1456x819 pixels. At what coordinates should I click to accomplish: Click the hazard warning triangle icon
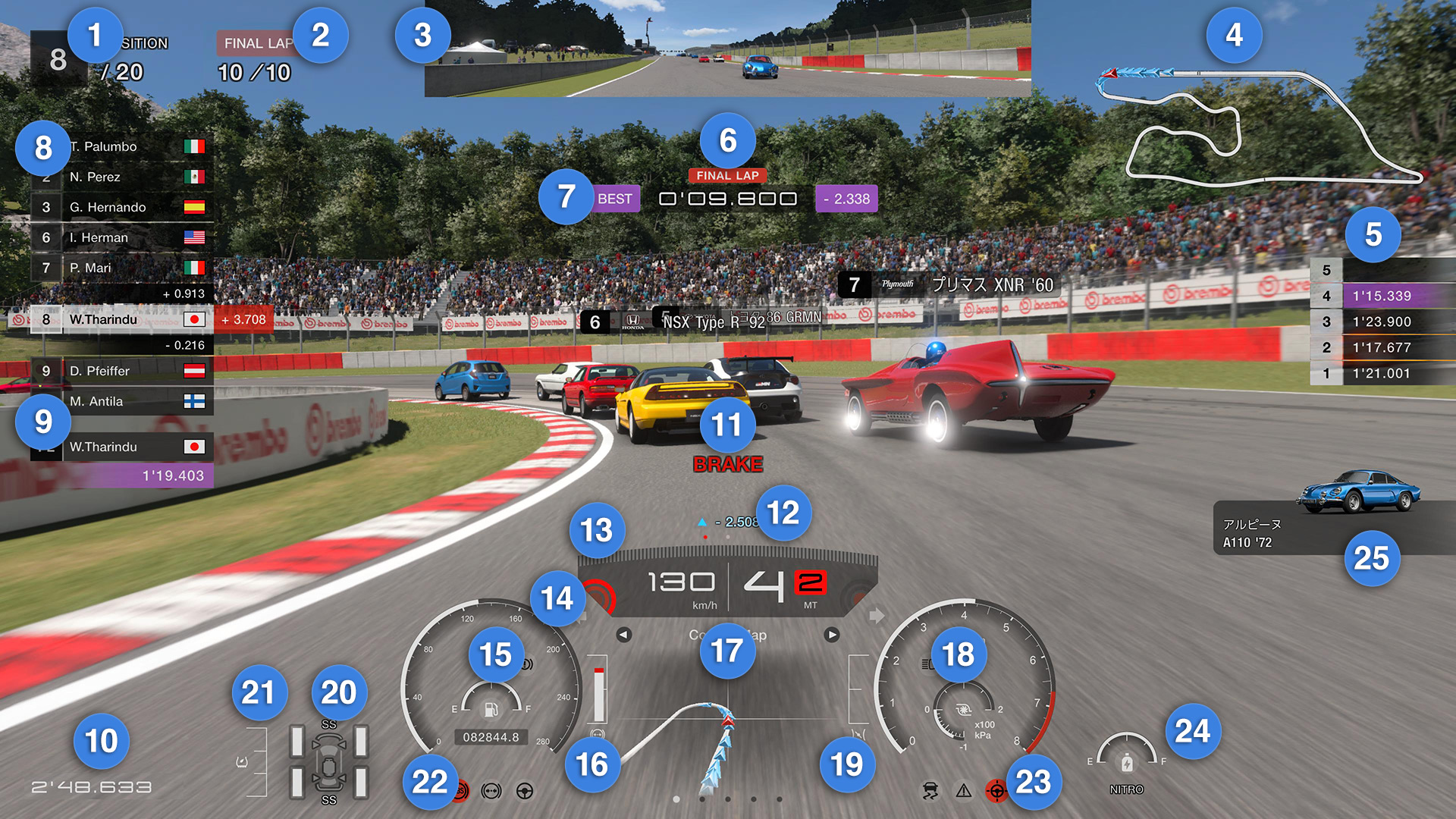coord(964,791)
